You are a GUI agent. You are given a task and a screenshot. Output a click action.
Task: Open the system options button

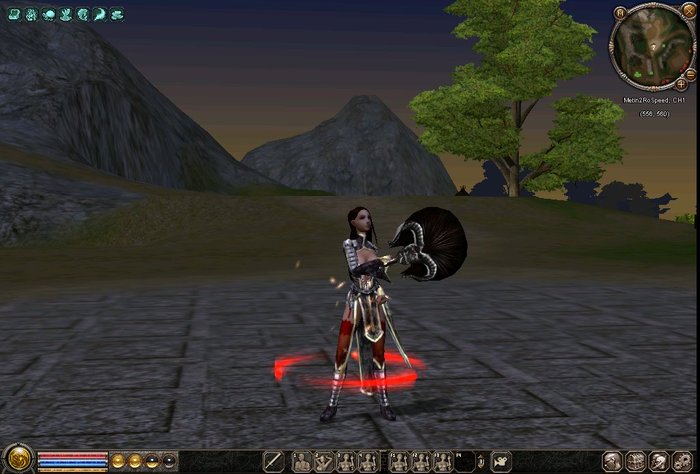coord(685,462)
